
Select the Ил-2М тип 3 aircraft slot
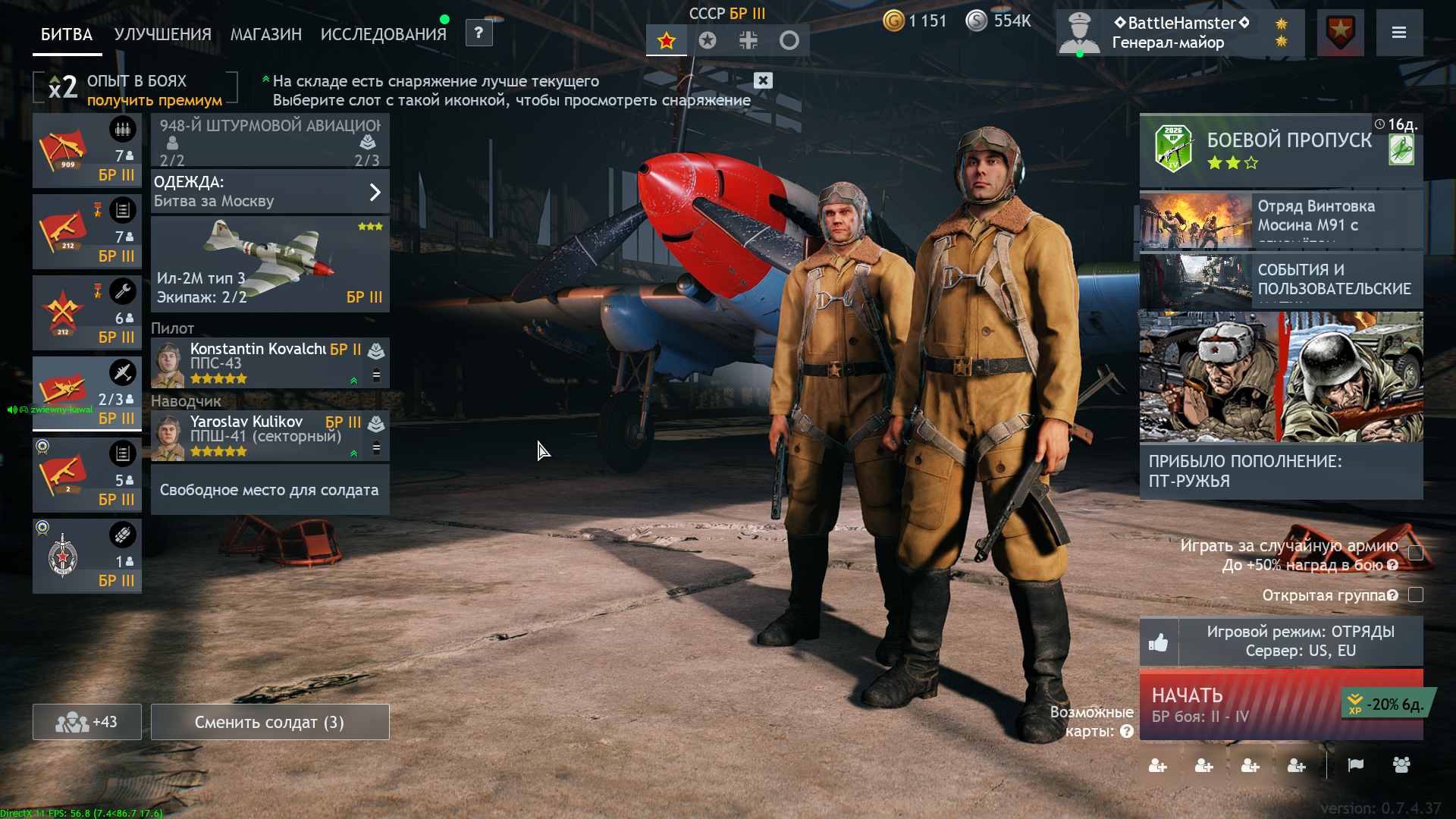(x=270, y=264)
